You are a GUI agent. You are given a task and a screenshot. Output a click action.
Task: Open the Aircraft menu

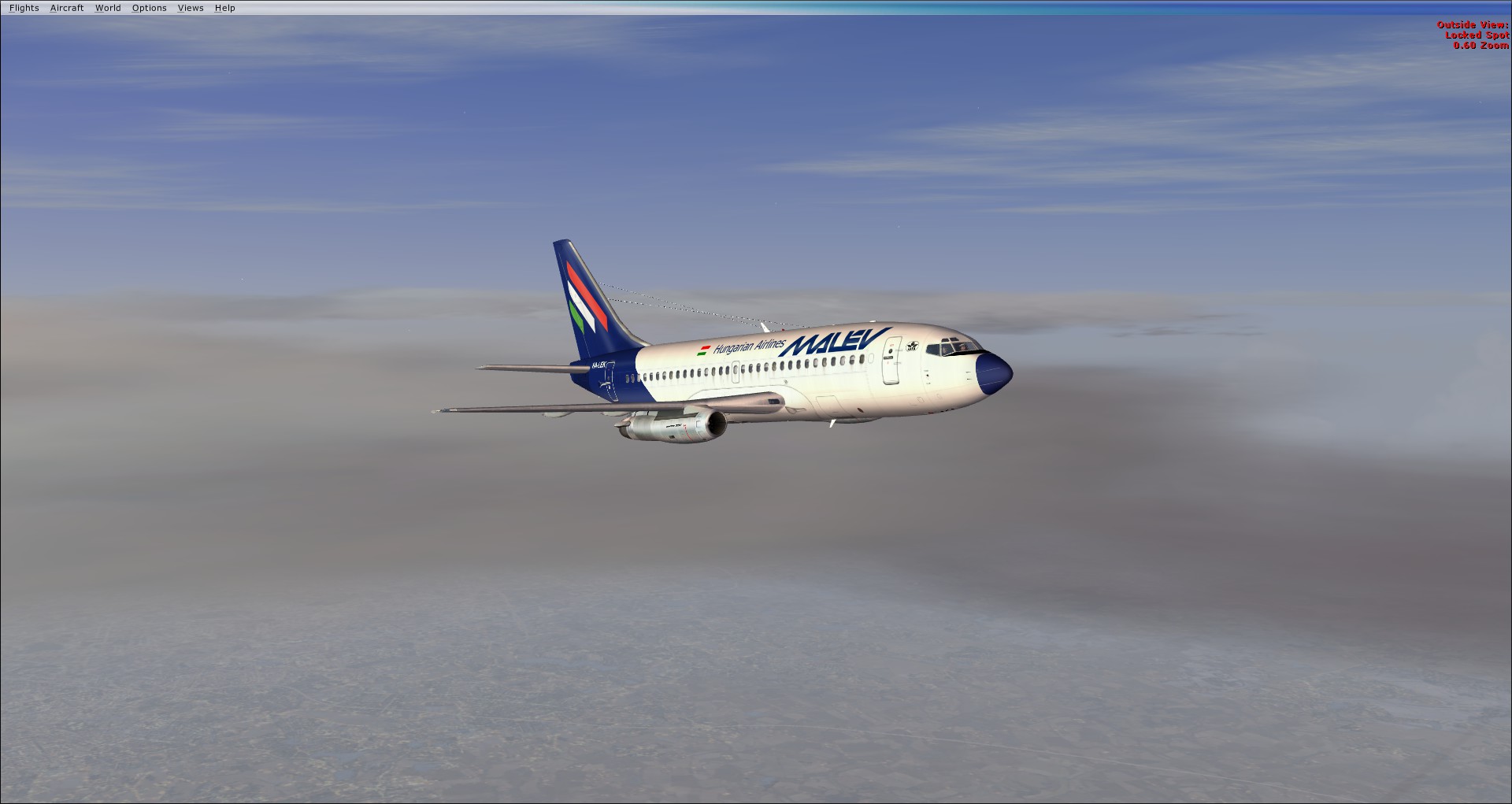(x=67, y=8)
